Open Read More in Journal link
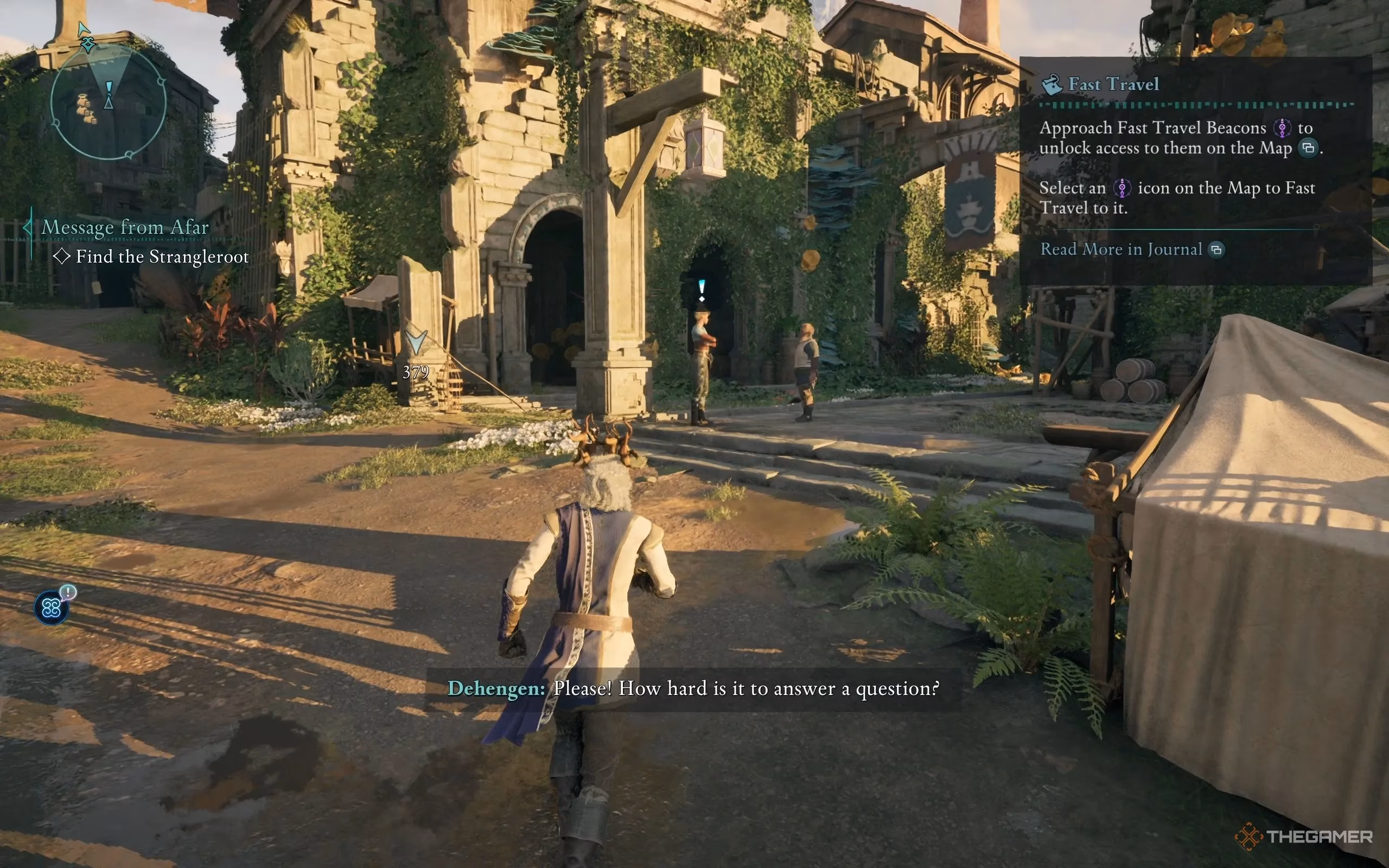This screenshot has height=868, width=1389. (x=1121, y=249)
